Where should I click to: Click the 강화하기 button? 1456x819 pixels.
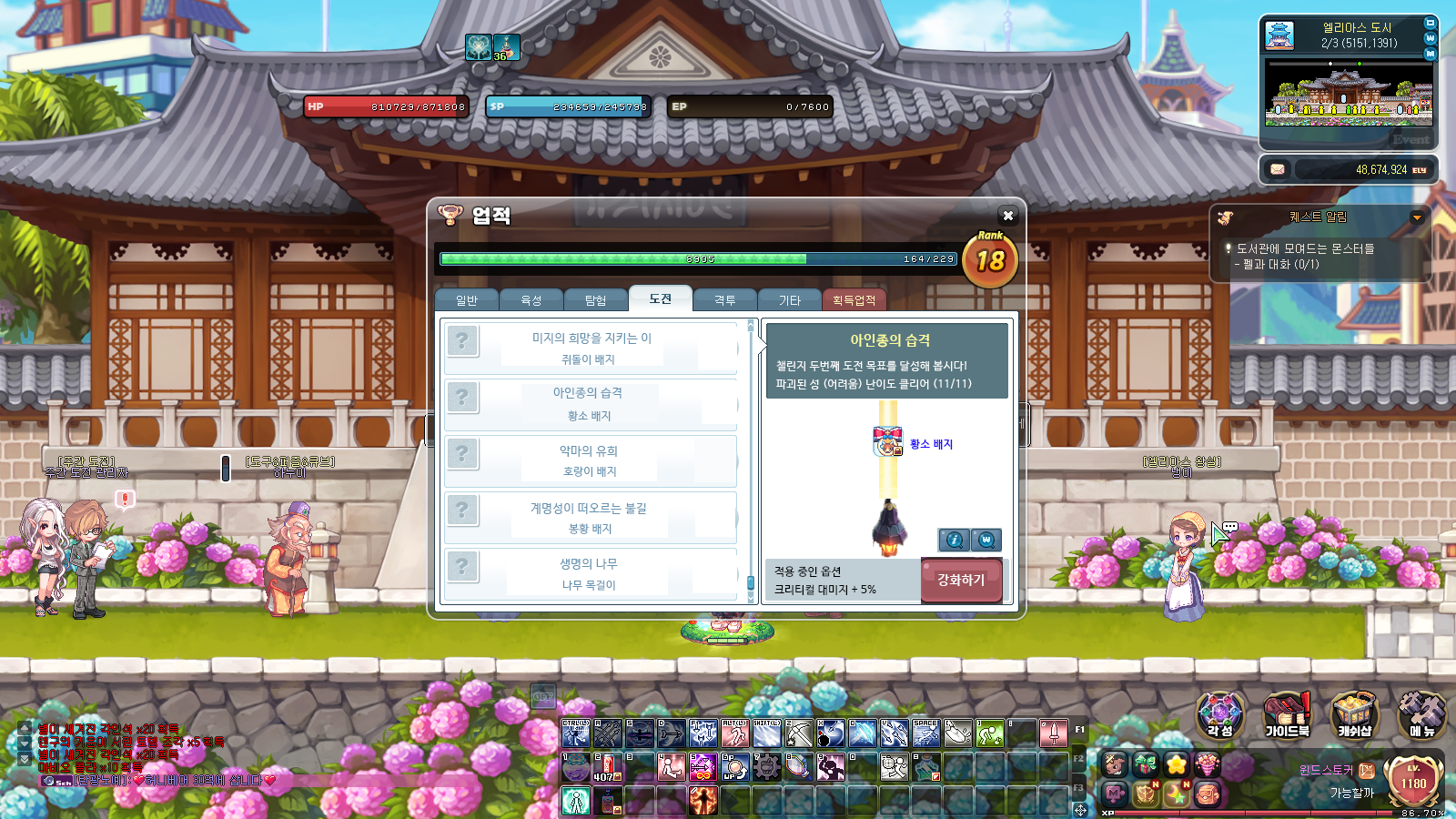point(961,580)
